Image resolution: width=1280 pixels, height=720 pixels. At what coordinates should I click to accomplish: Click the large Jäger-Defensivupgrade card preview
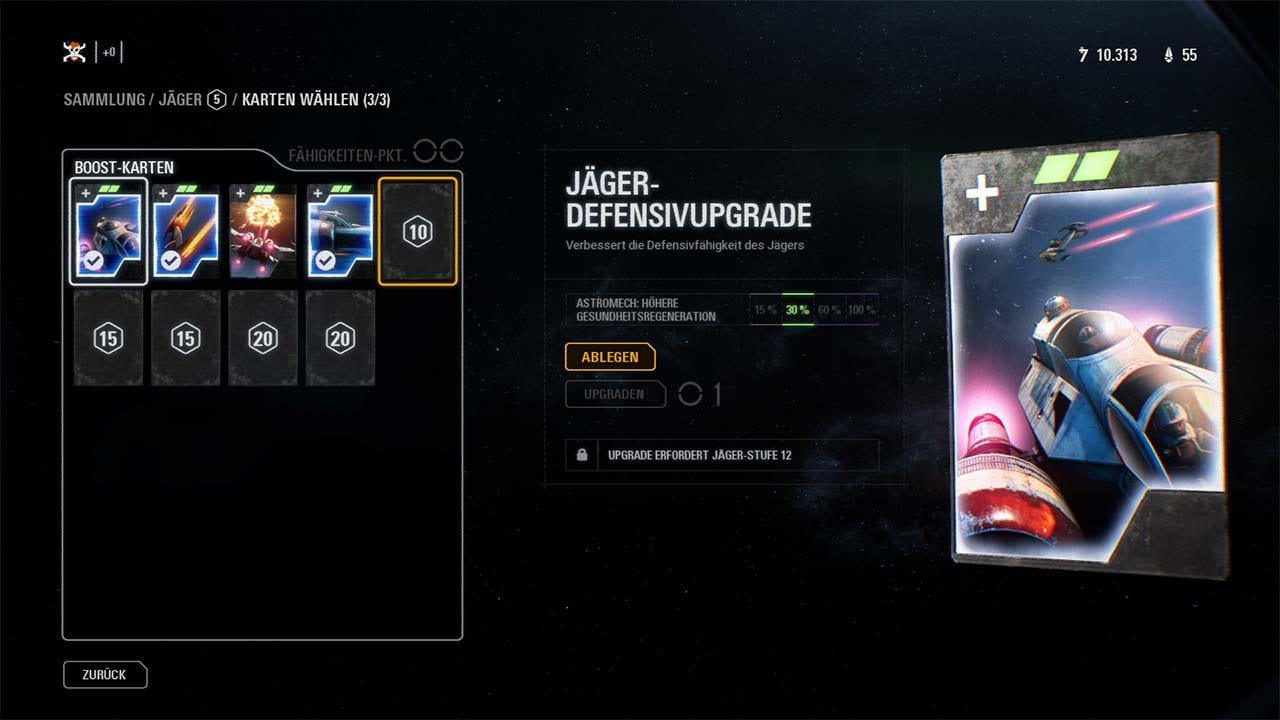point(1083,355)
